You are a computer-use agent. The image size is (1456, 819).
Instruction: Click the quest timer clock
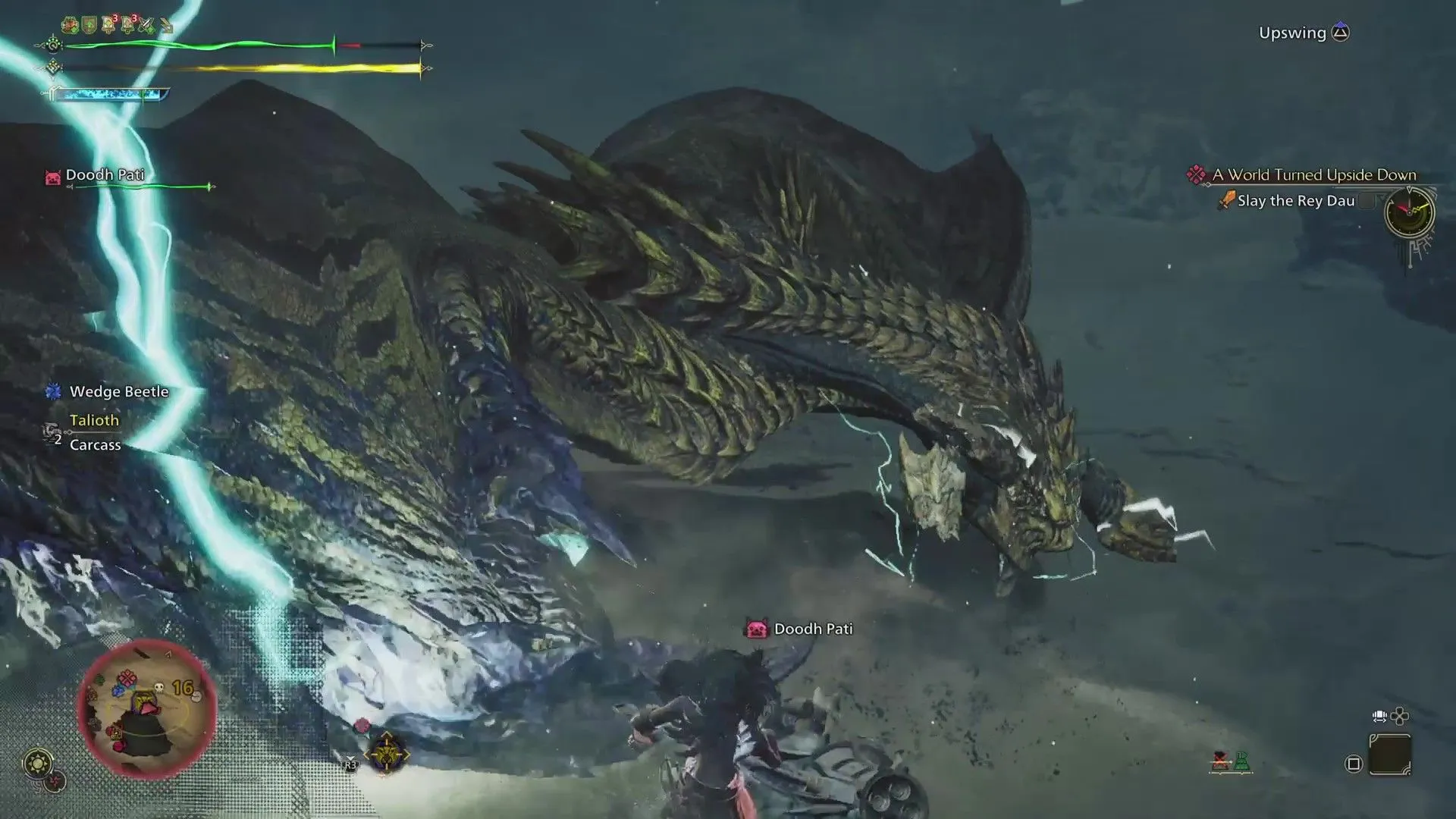[x=1409, y=212]
